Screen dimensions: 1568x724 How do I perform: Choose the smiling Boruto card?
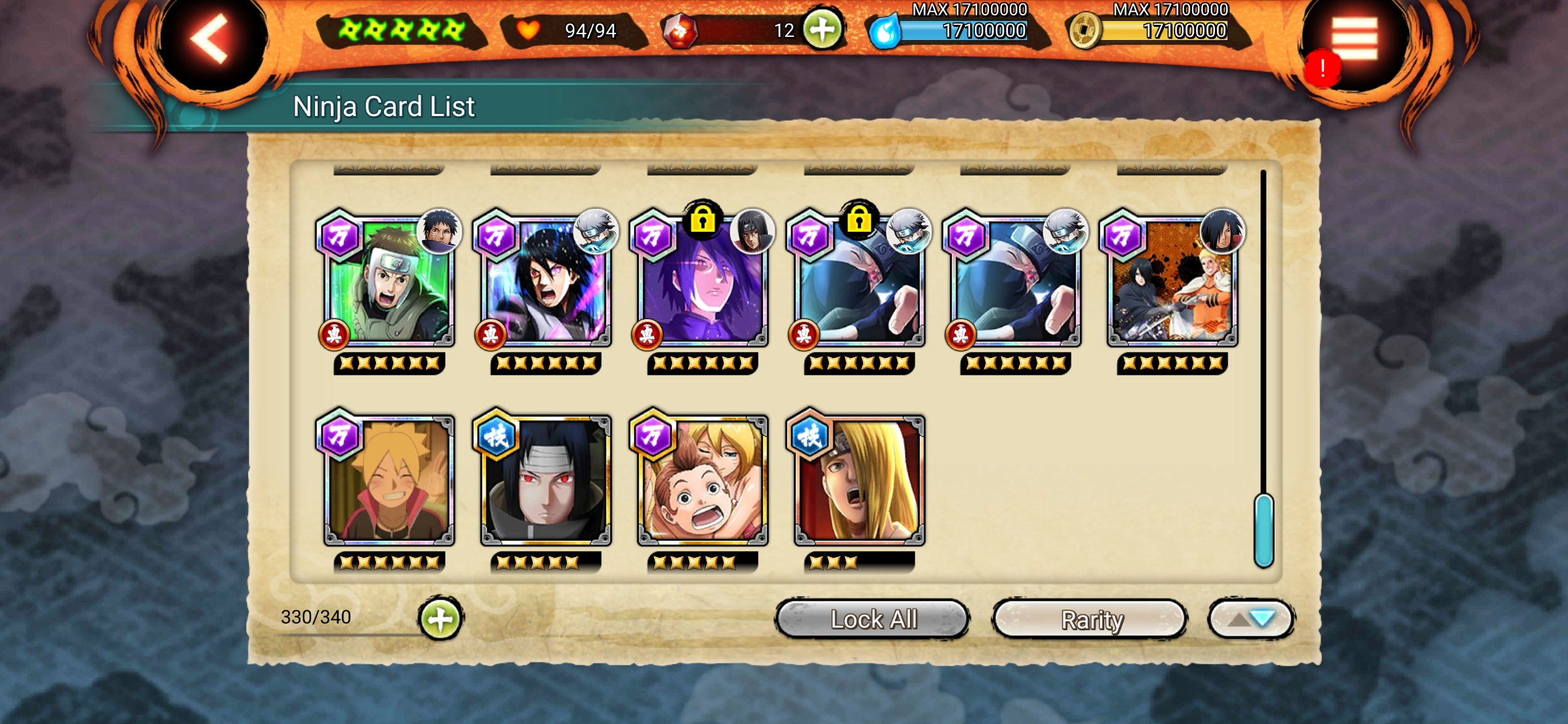point(389,480)
